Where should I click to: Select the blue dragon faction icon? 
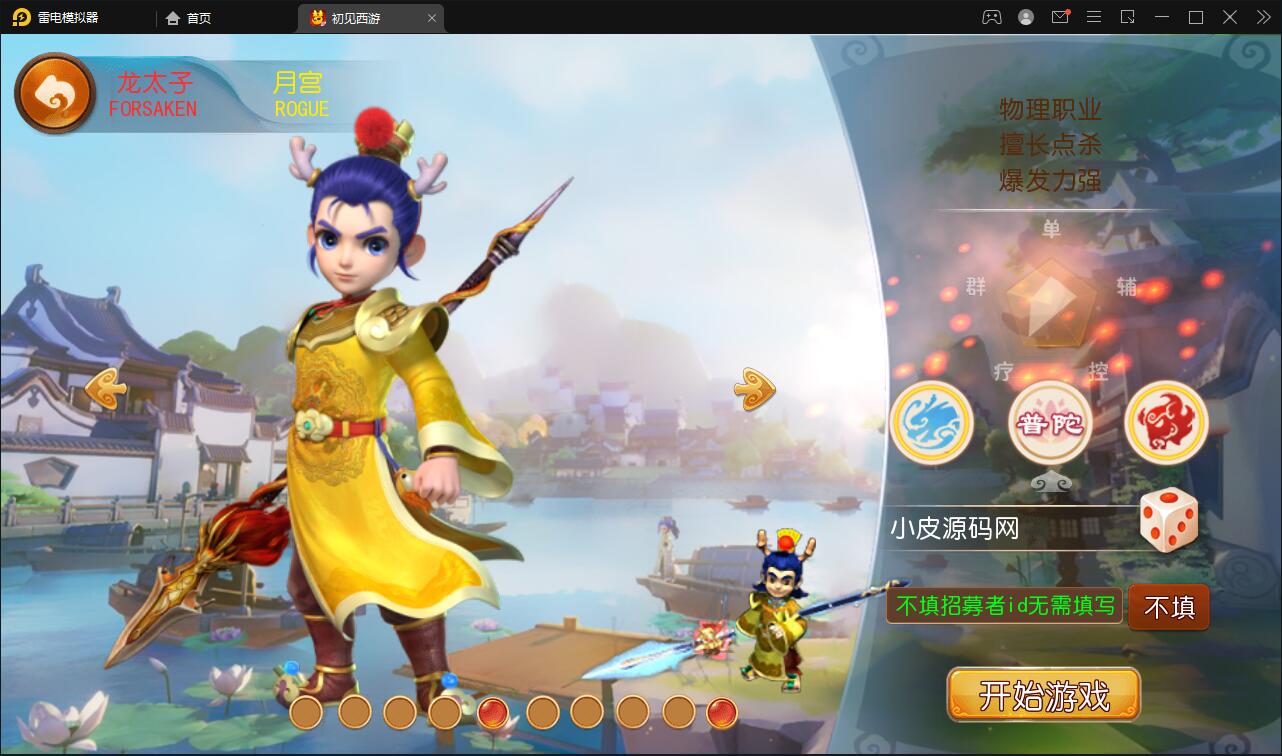click(931, 422)
